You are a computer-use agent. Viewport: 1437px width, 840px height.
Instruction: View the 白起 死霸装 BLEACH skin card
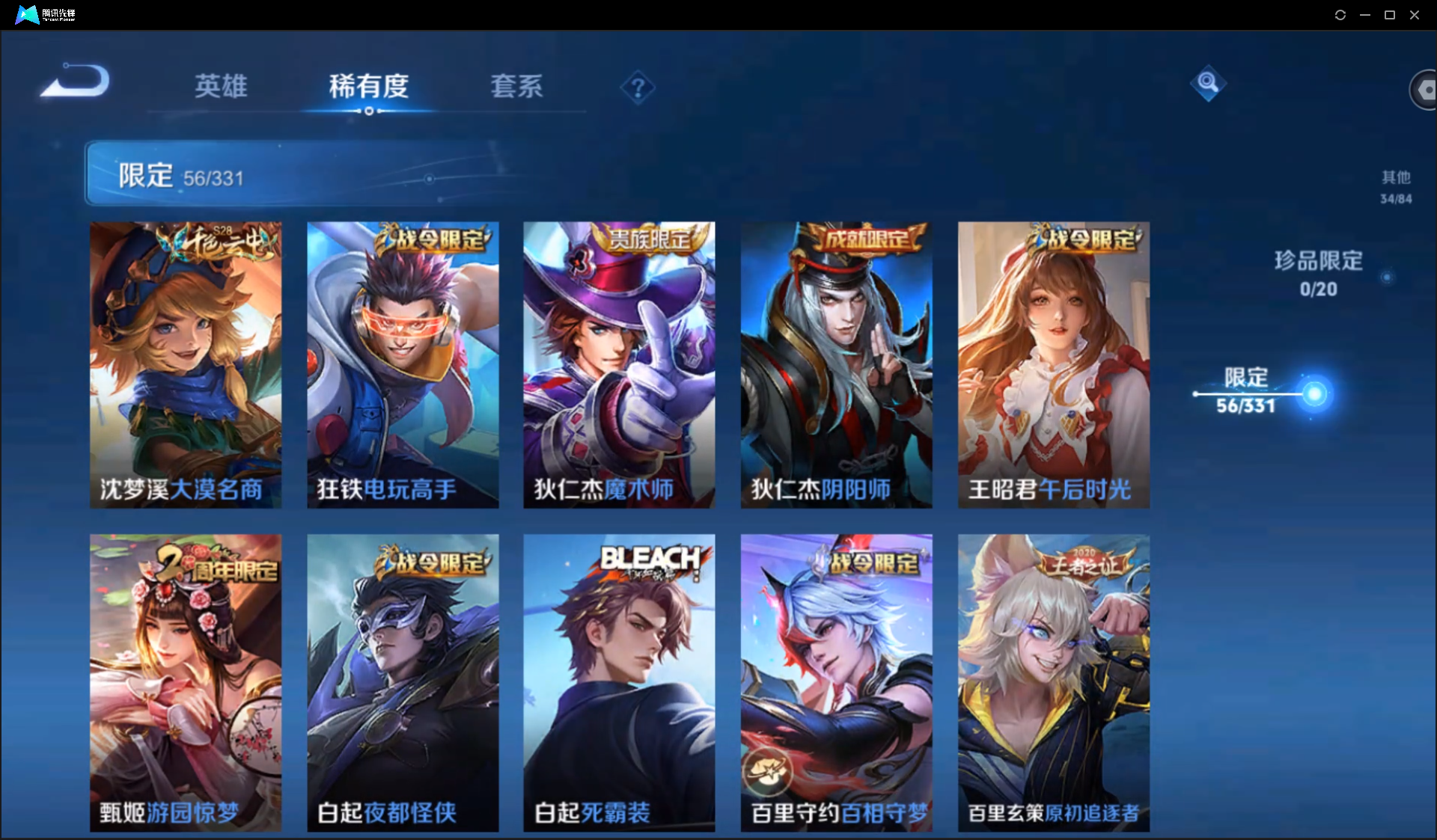pyautogui.click(x=619, y=682)
